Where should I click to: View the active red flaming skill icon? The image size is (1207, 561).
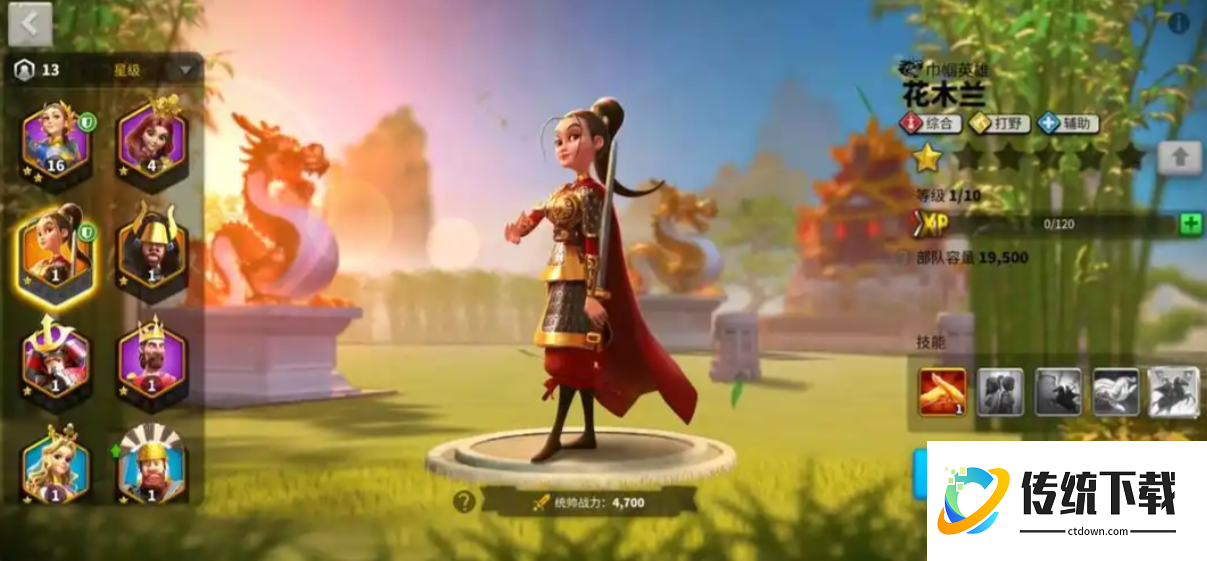[x=942, y=392]
